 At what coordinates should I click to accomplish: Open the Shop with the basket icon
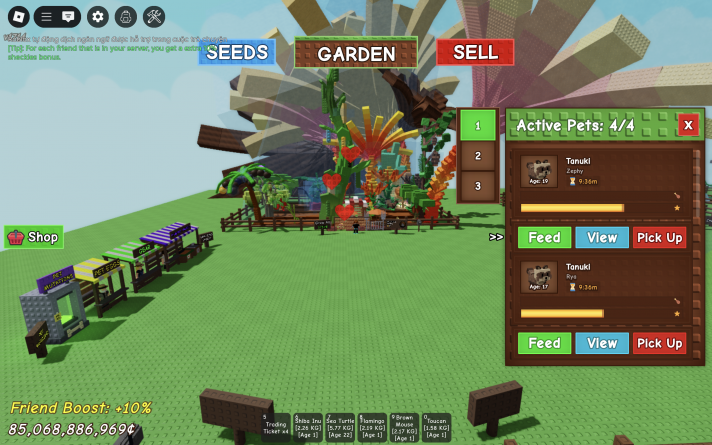coord(34,237)
